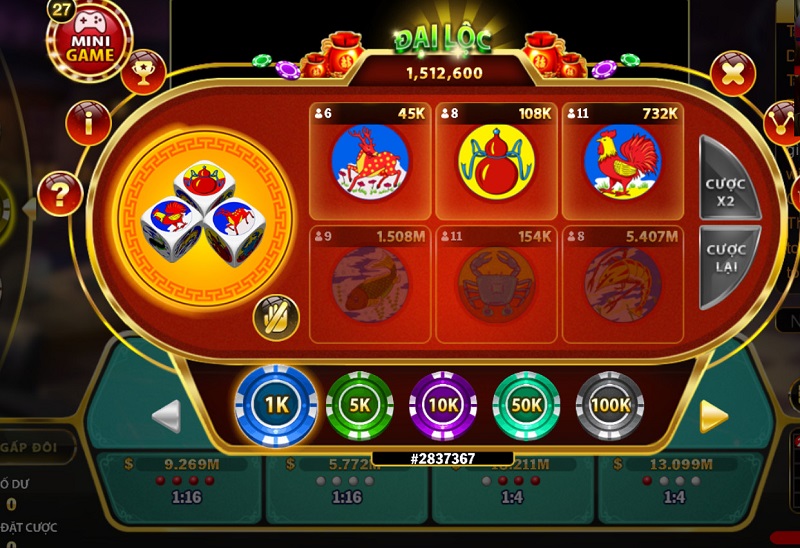This screenshot has height=548, width=800.
Task: Bet on the rooster tile
Action: click(x=622, y=160)
